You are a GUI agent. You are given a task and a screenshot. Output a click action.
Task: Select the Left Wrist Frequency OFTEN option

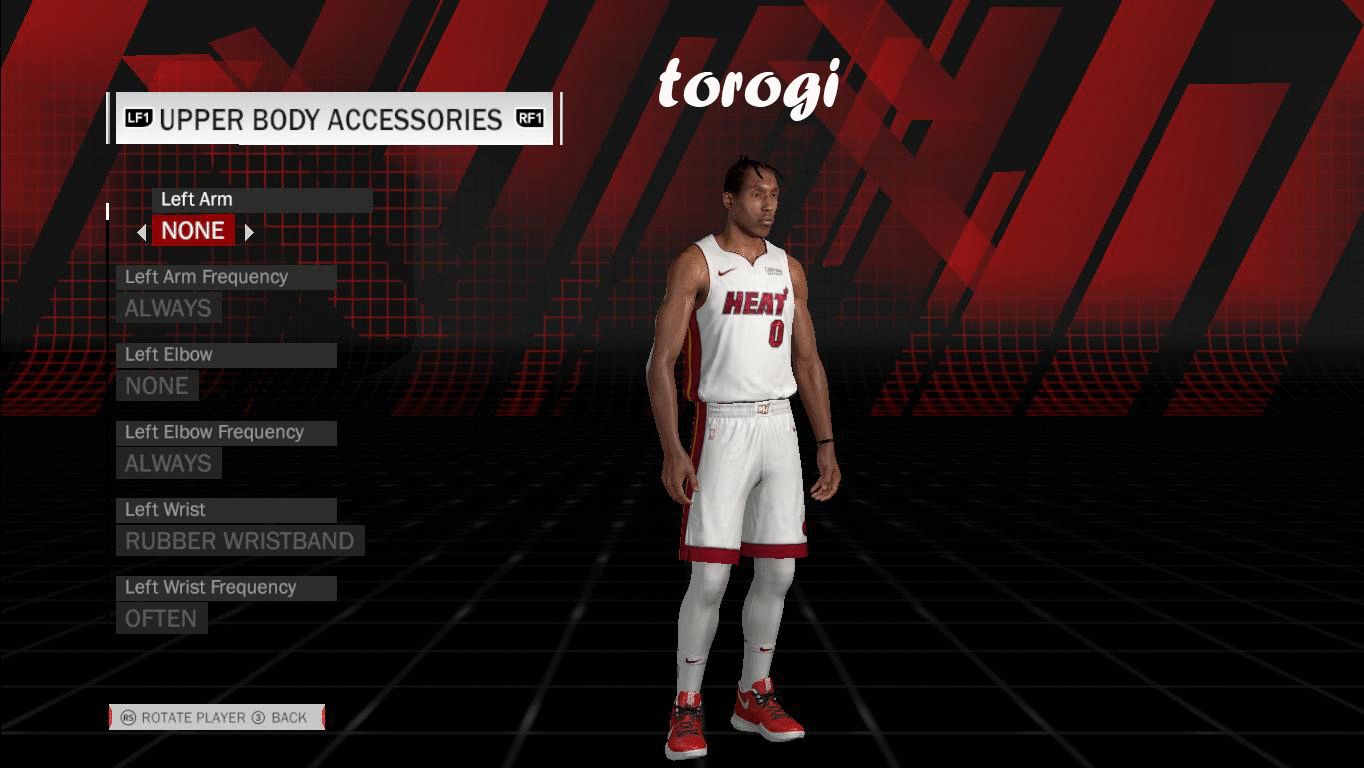[161, 619]
